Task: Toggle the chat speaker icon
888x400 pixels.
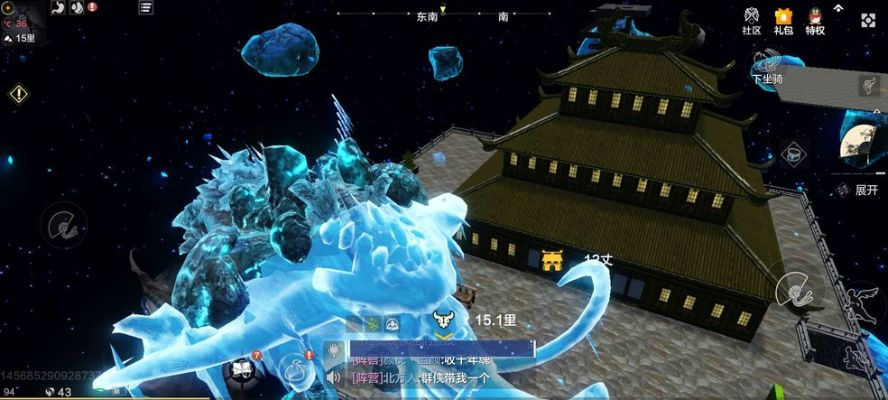Action: 333,377
